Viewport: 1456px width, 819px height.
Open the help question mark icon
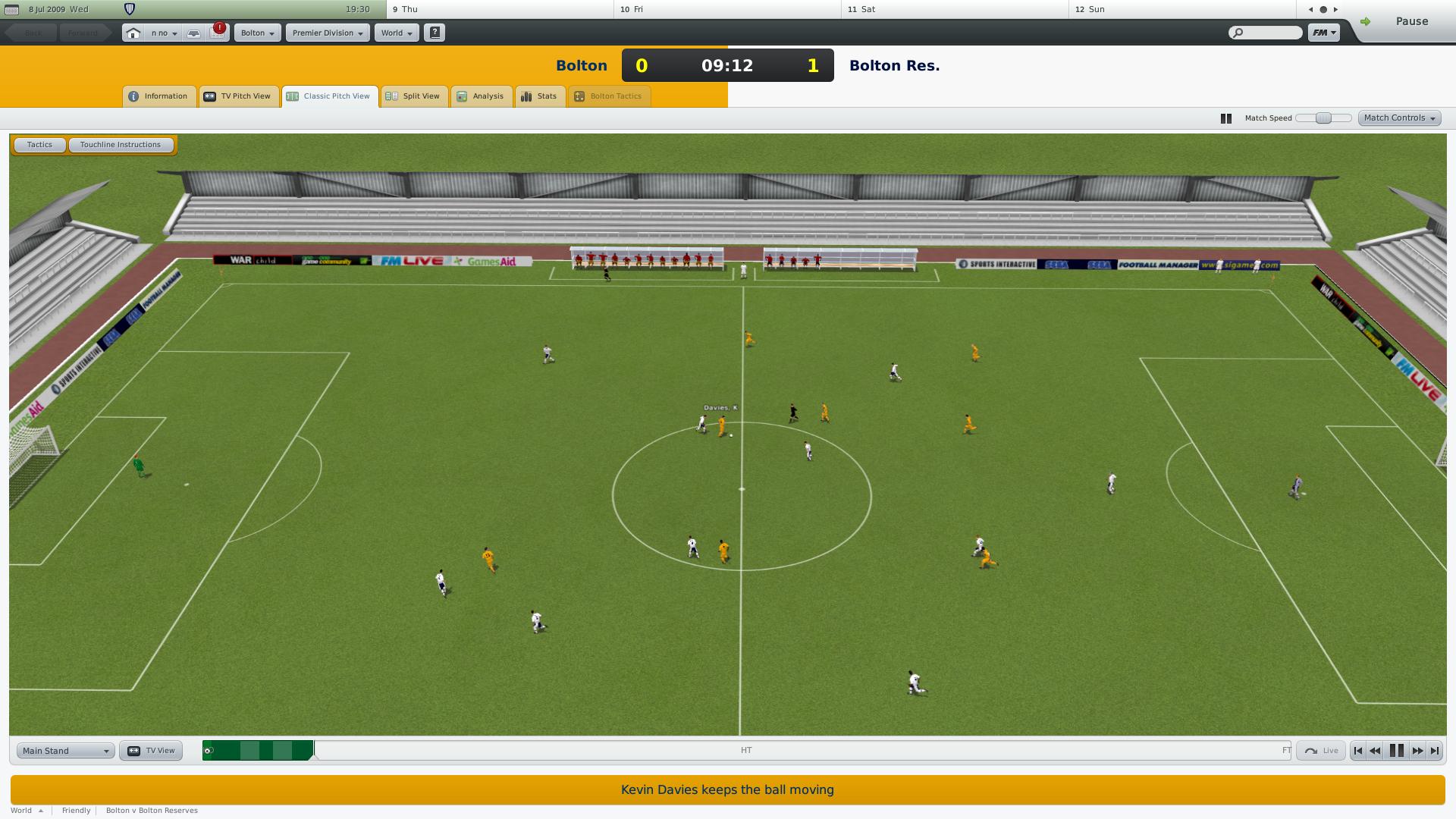[x=434, y=33]
